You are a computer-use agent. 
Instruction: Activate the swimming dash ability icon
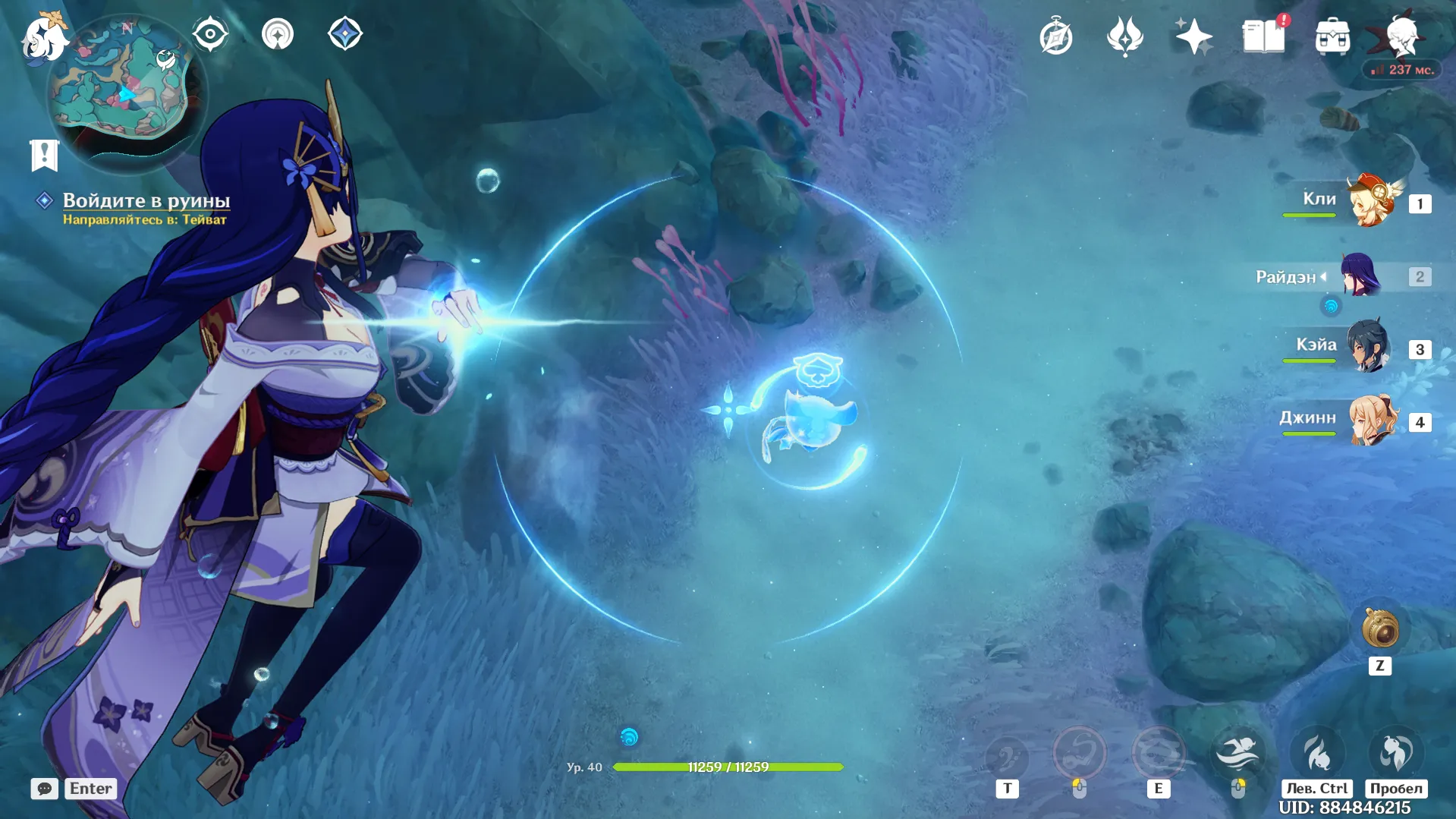click(1237, 753)
